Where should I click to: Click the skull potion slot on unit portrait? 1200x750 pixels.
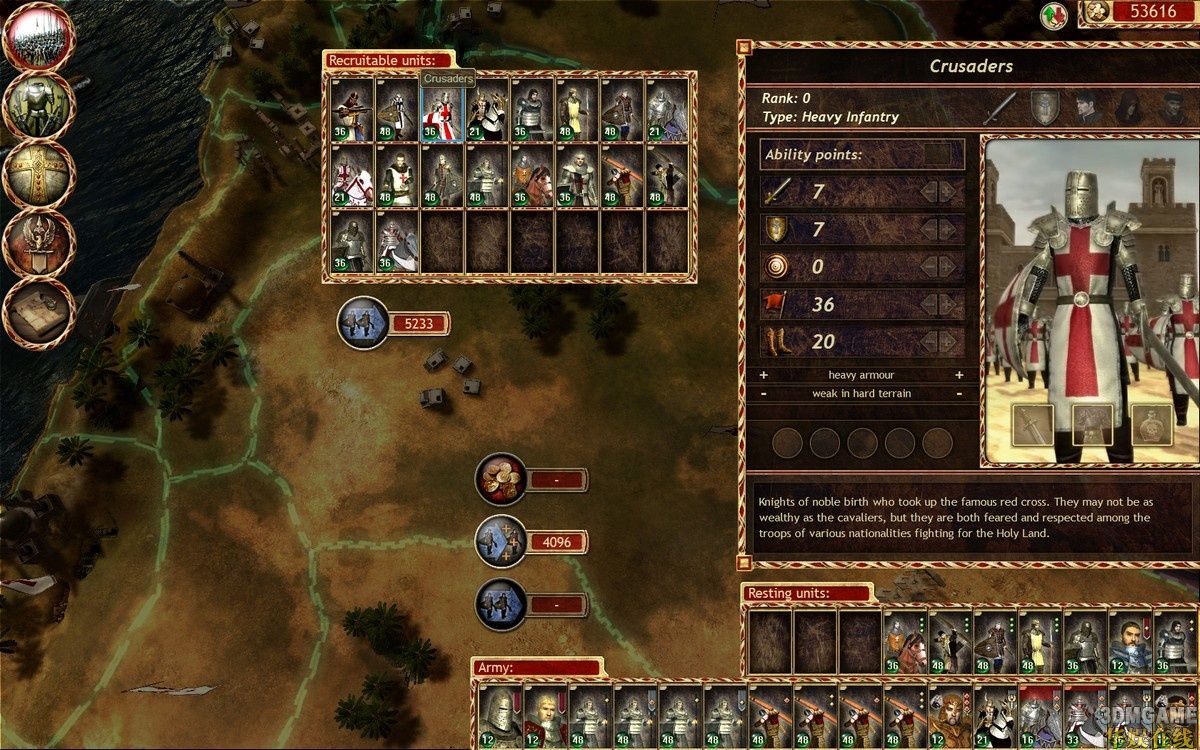pos(1152,426)
